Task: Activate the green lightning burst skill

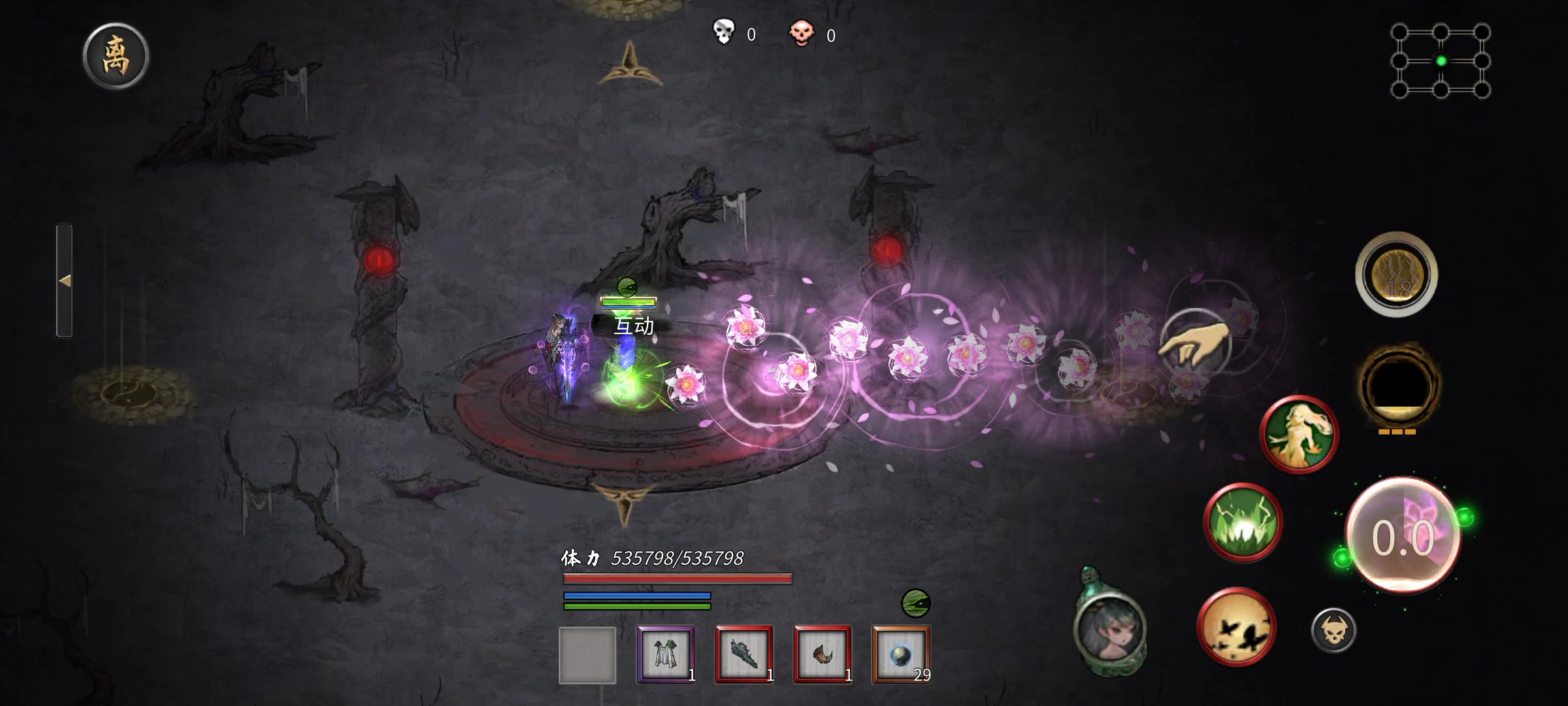Action: [x=1242, y=522]
